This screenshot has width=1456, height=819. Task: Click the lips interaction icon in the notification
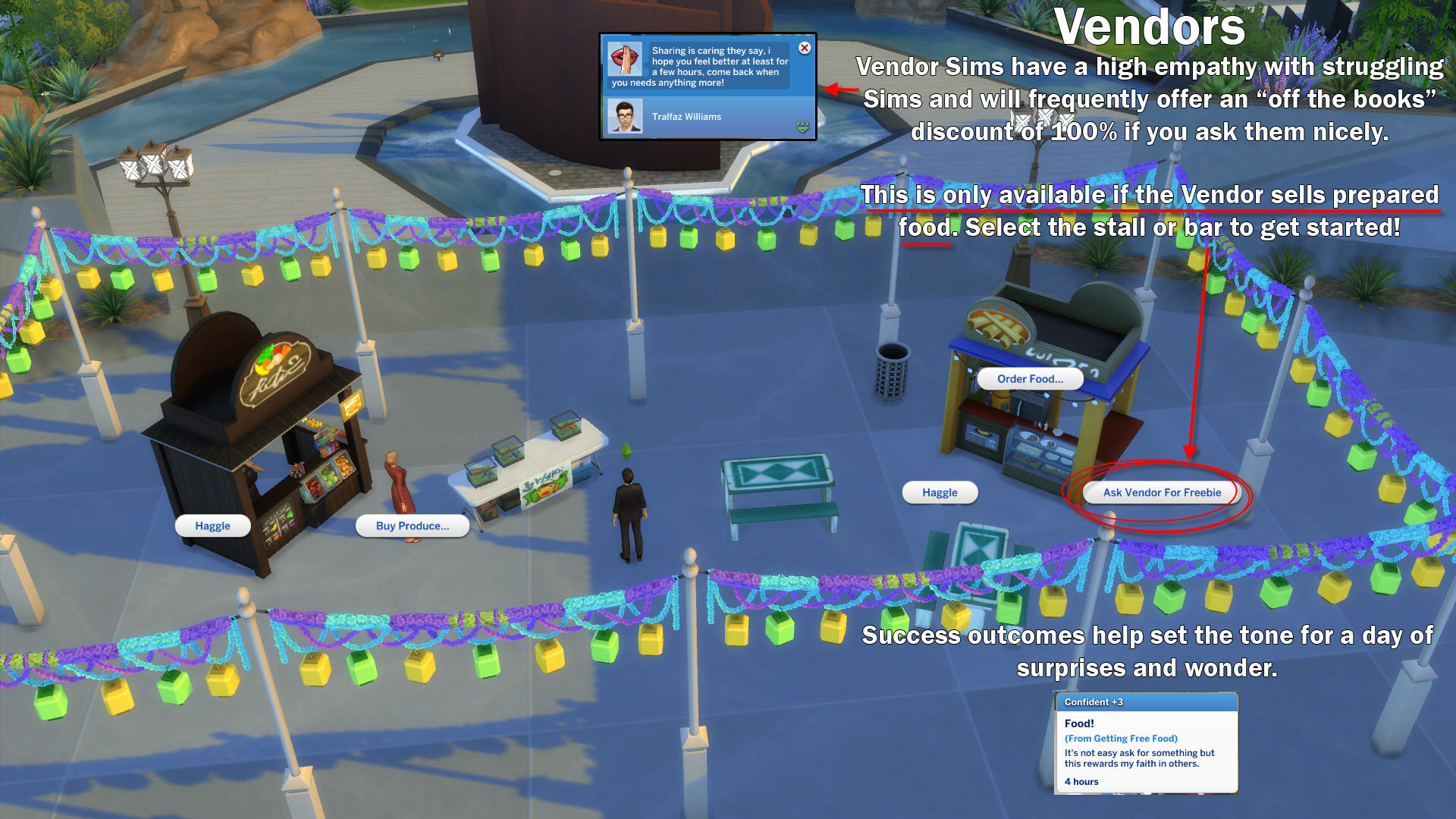pos(624,58)
